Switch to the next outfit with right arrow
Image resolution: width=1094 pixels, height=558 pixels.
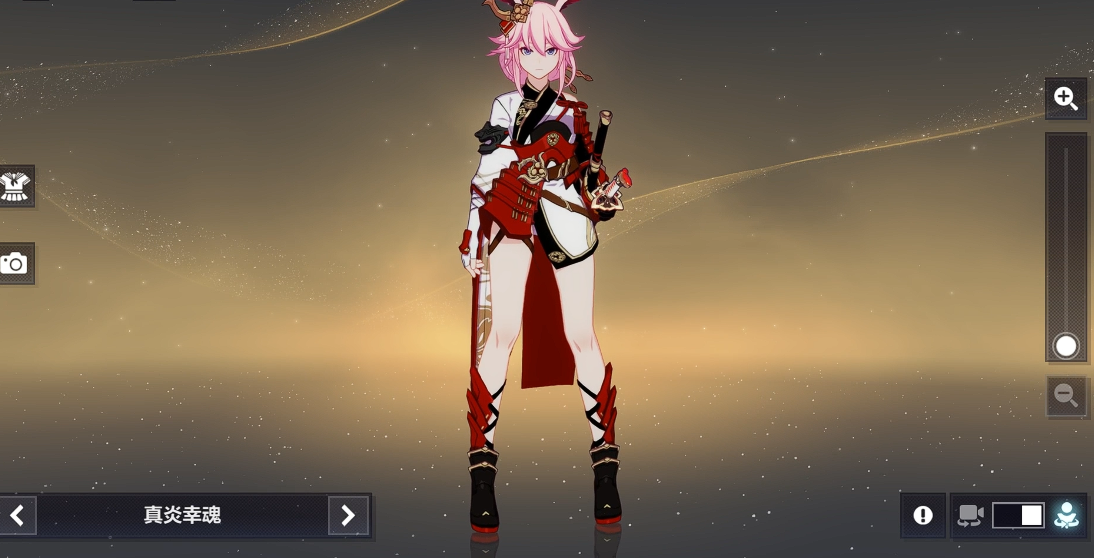click(348, 515)
